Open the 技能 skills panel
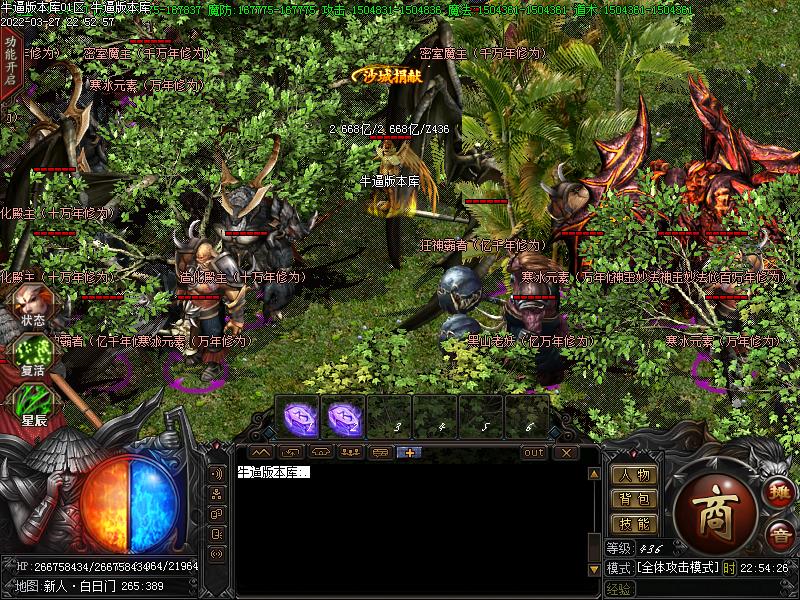Viewport: 800px width, 600px height. click(x=634, y=523)
